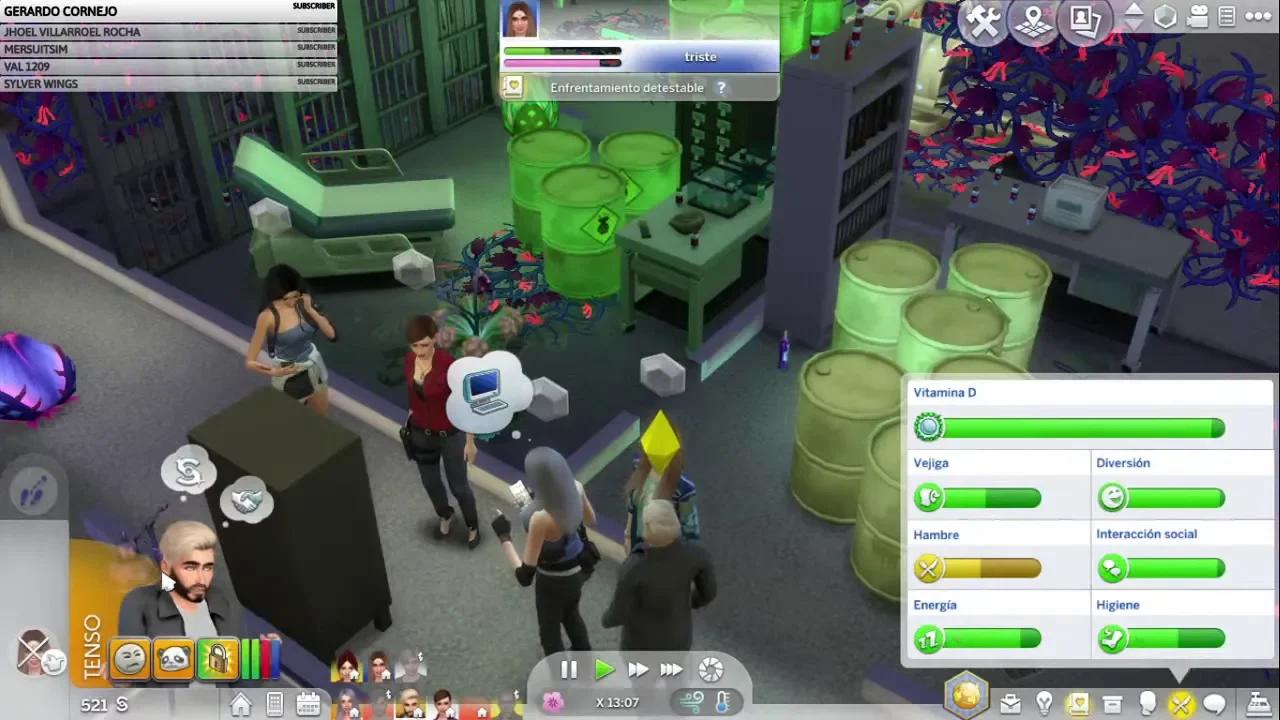Image resolution: width=1280 pixels, height=720 pixels.
Task: Open the notebook journal icon top right
Action: (x=1227, y=16)
